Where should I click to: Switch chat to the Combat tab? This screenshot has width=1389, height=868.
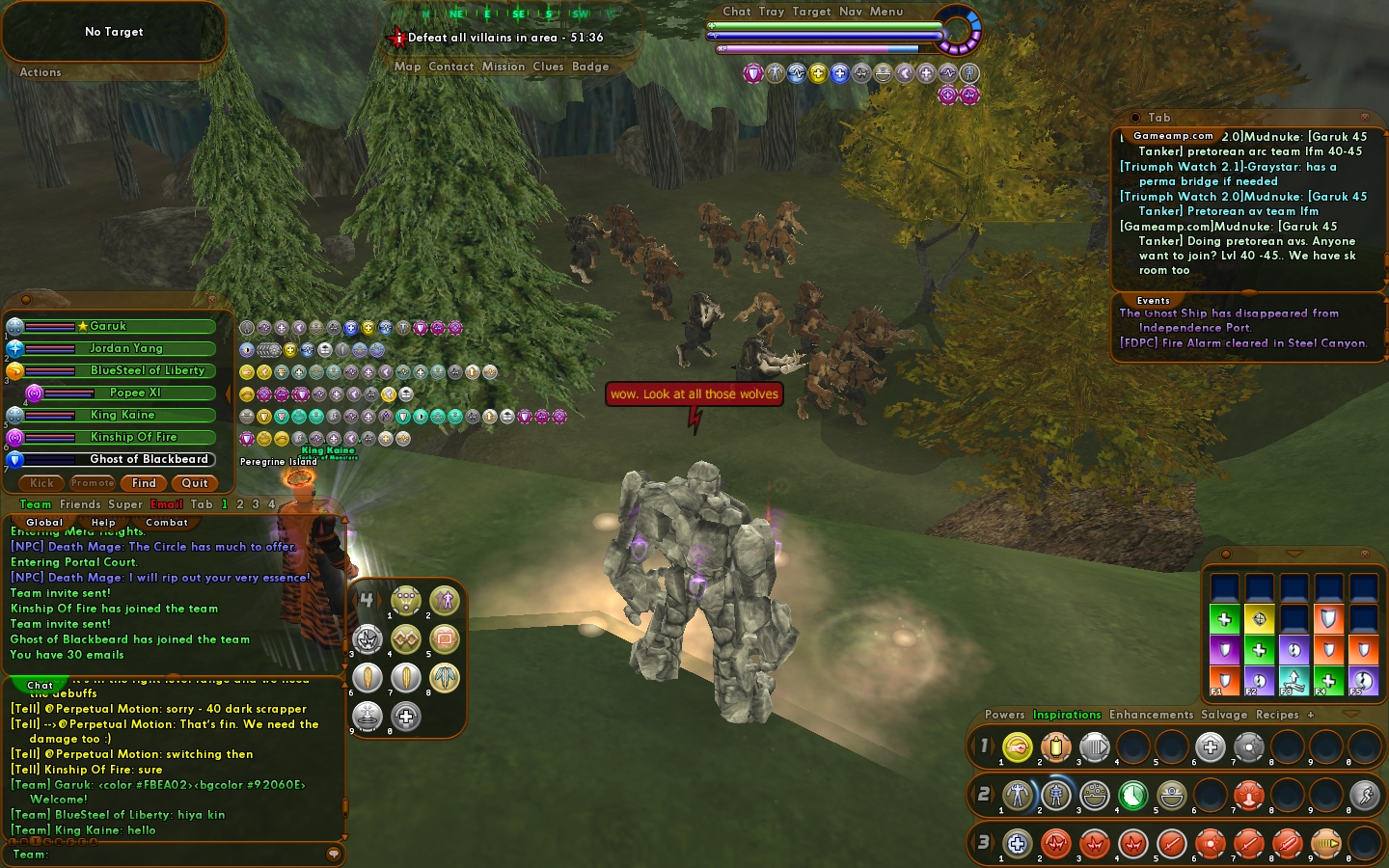click(x=167, y=523)
